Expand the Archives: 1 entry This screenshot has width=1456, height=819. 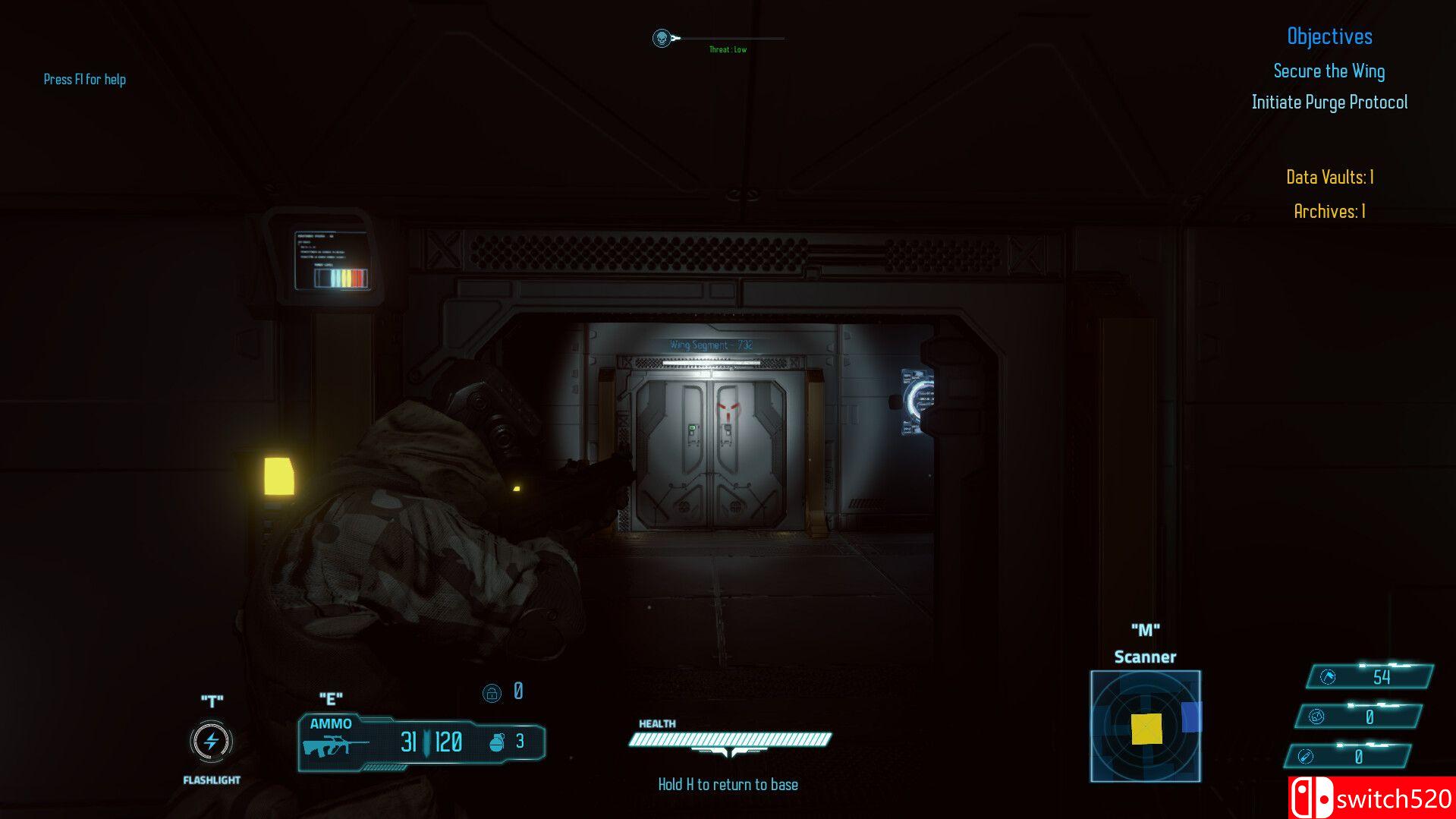click(1328, 212)
